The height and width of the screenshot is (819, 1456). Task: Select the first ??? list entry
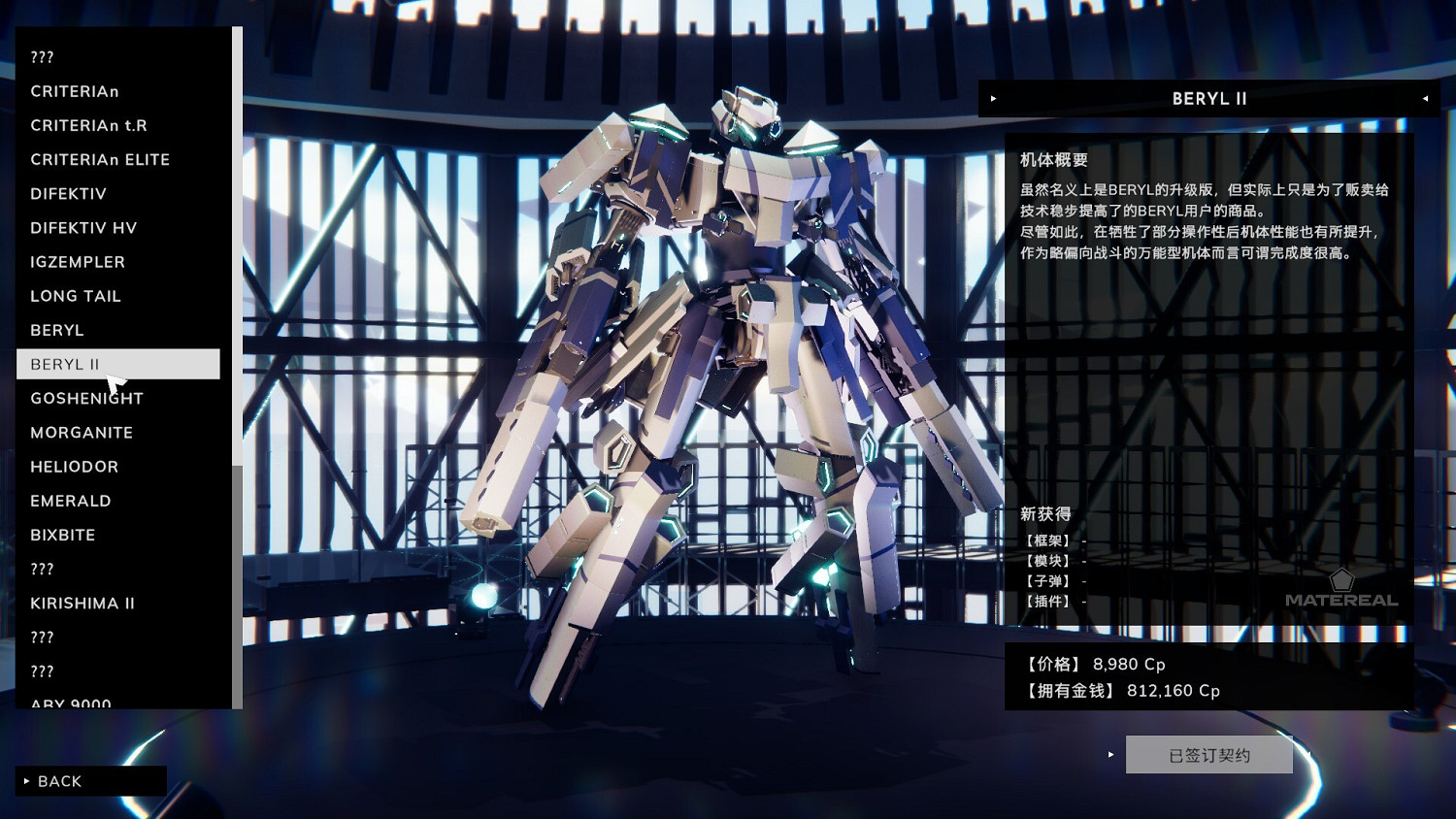(42, 56)
